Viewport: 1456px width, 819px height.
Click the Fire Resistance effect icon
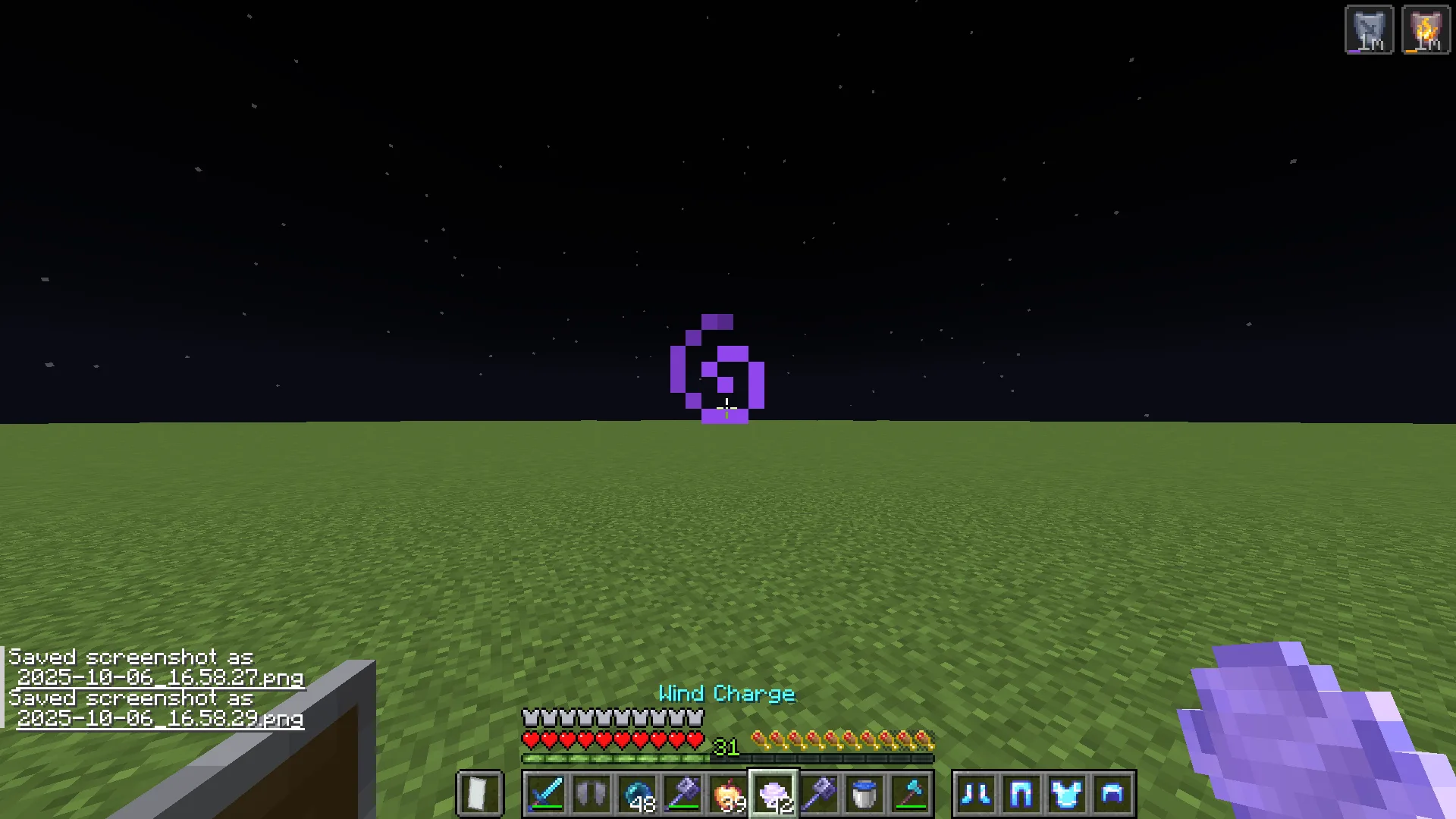point(1426,29)
